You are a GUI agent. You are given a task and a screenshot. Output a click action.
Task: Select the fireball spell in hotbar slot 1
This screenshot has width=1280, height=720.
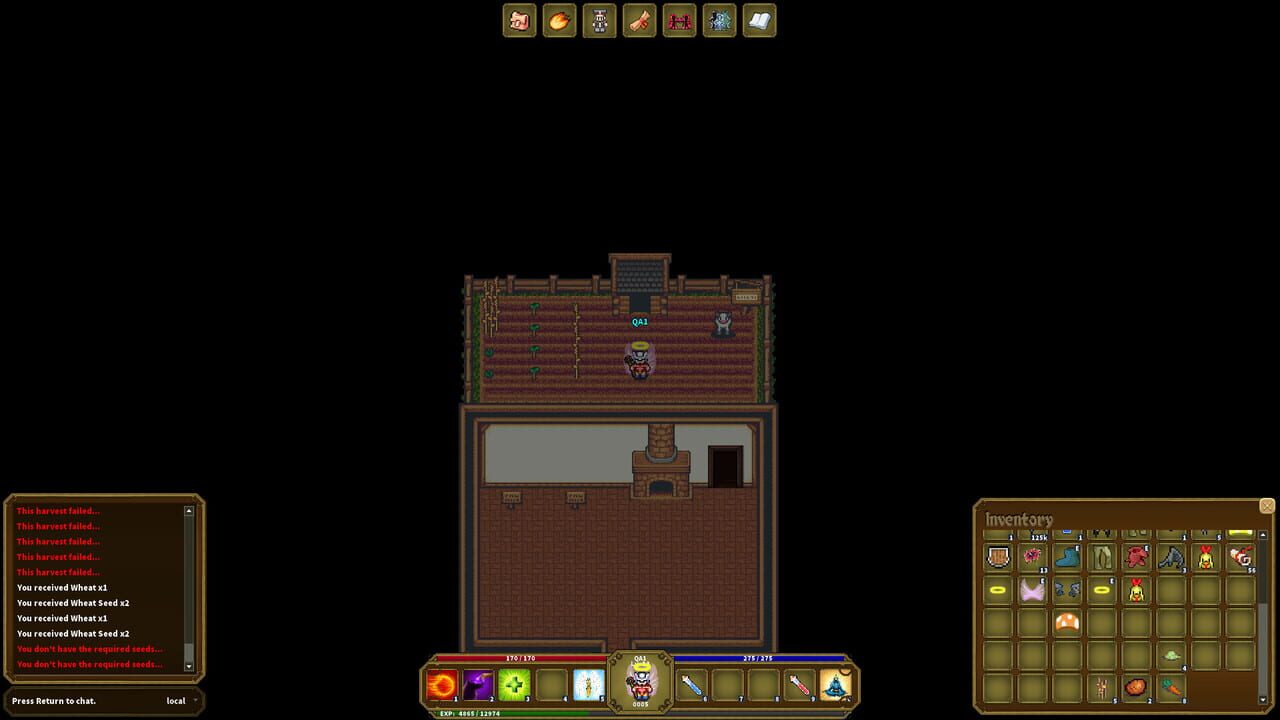coord(440,682)
